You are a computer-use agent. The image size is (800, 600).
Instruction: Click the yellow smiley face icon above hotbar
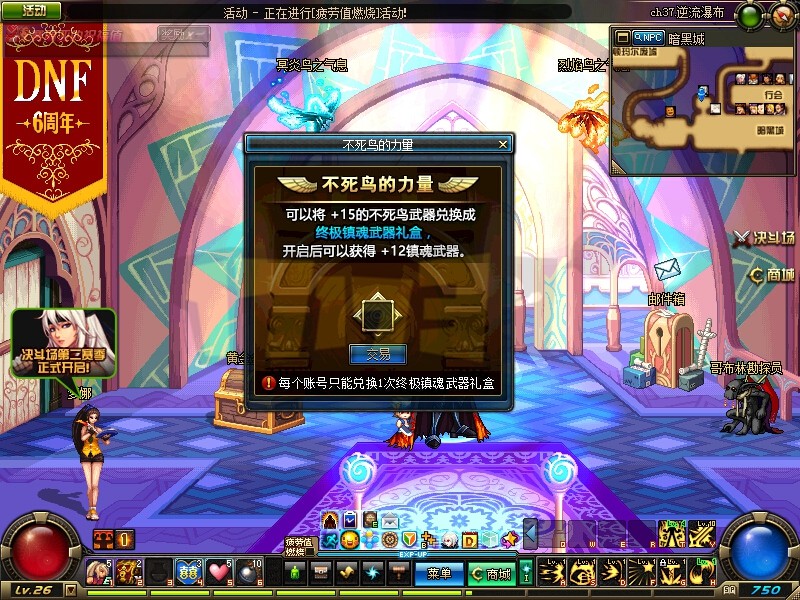(349, 539)
